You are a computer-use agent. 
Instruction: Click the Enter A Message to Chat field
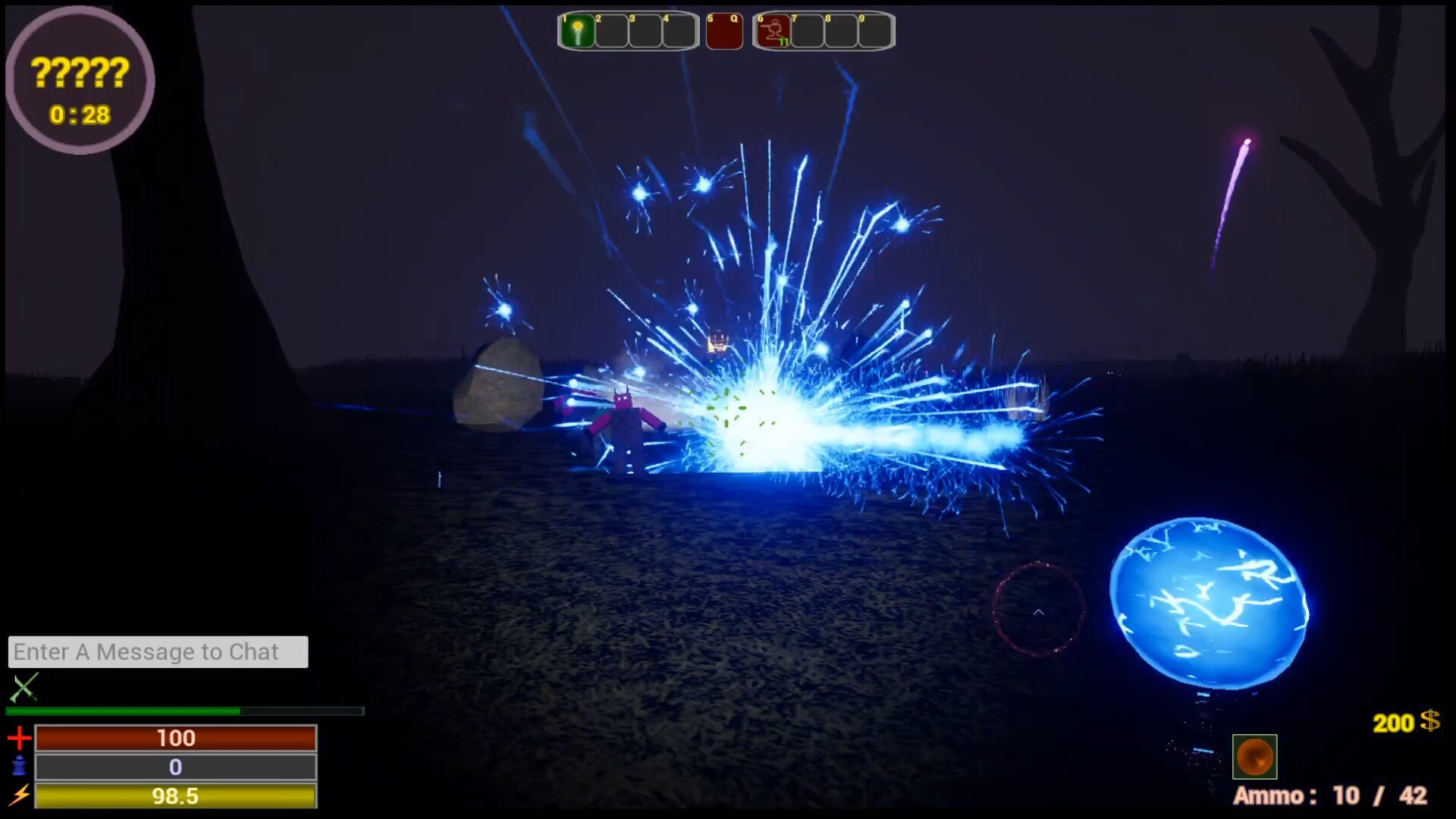(158, 651)
